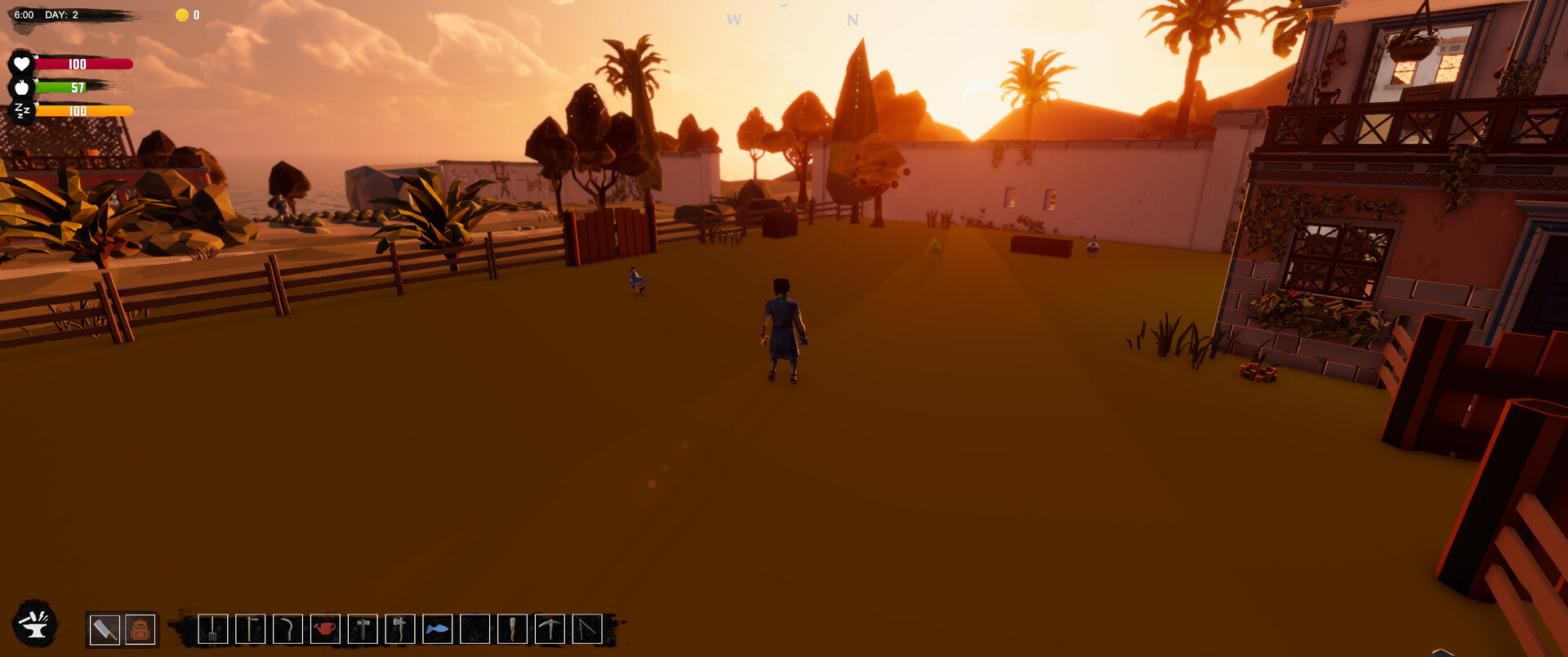This screenshot has height=657, width=1568.
Task: Equip the pickaxe from the hotbar
Action: pyautogui.click(x=551, y=630)
